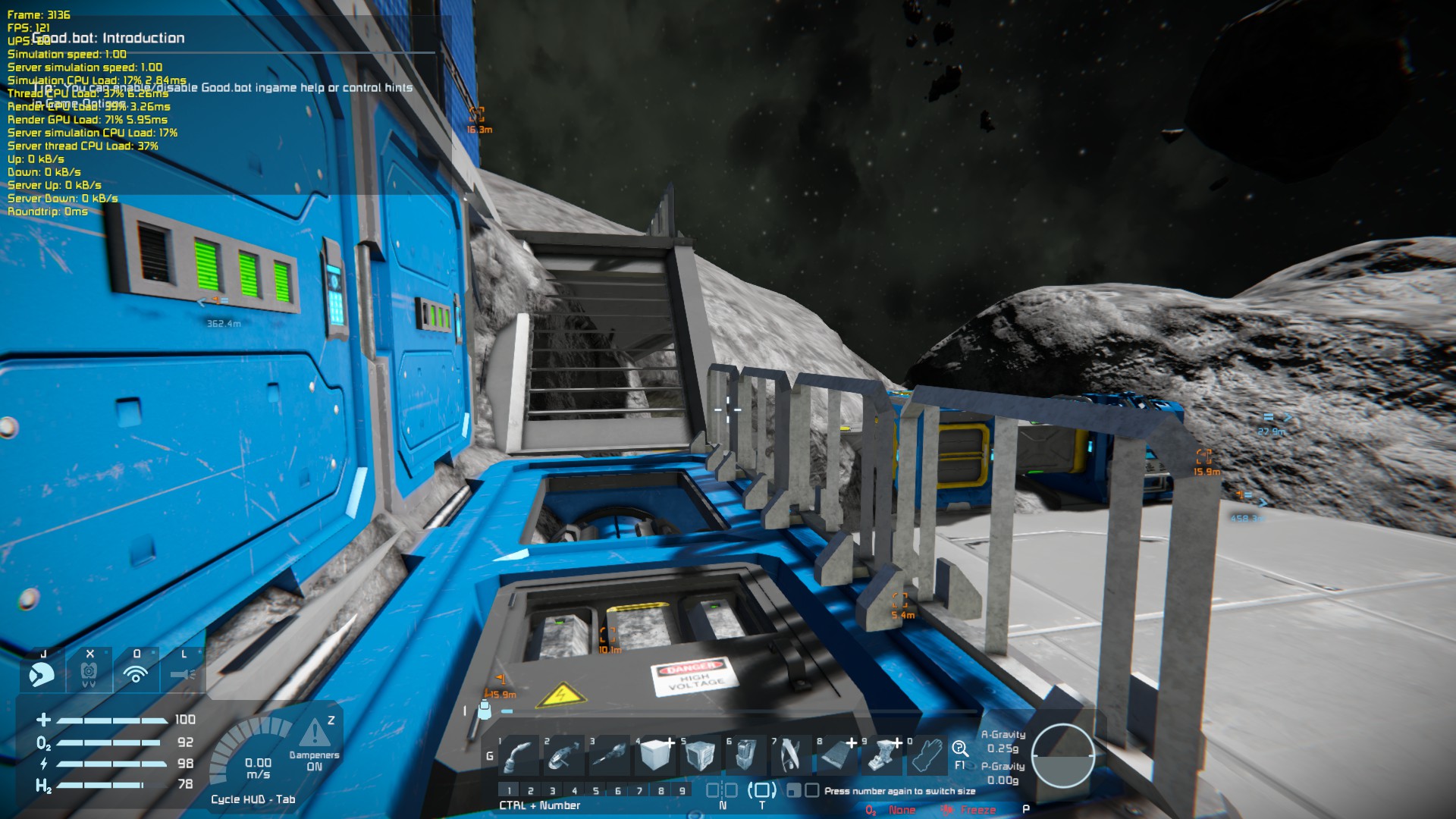This screenshot has width=1456, height=819.
Task: Choose the curved blade item in slot 7
Action: [x=791, y=755]
